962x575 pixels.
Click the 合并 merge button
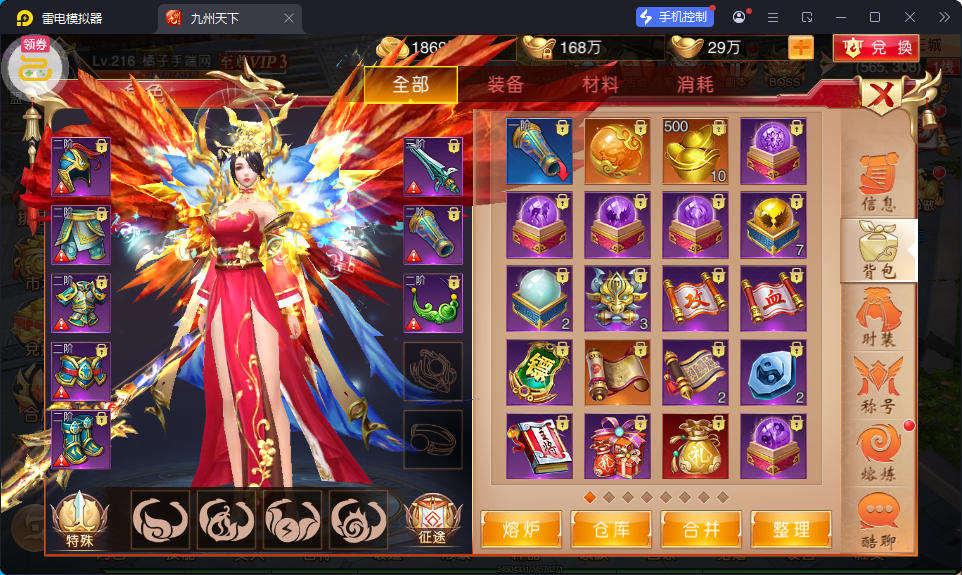[700, 529]
